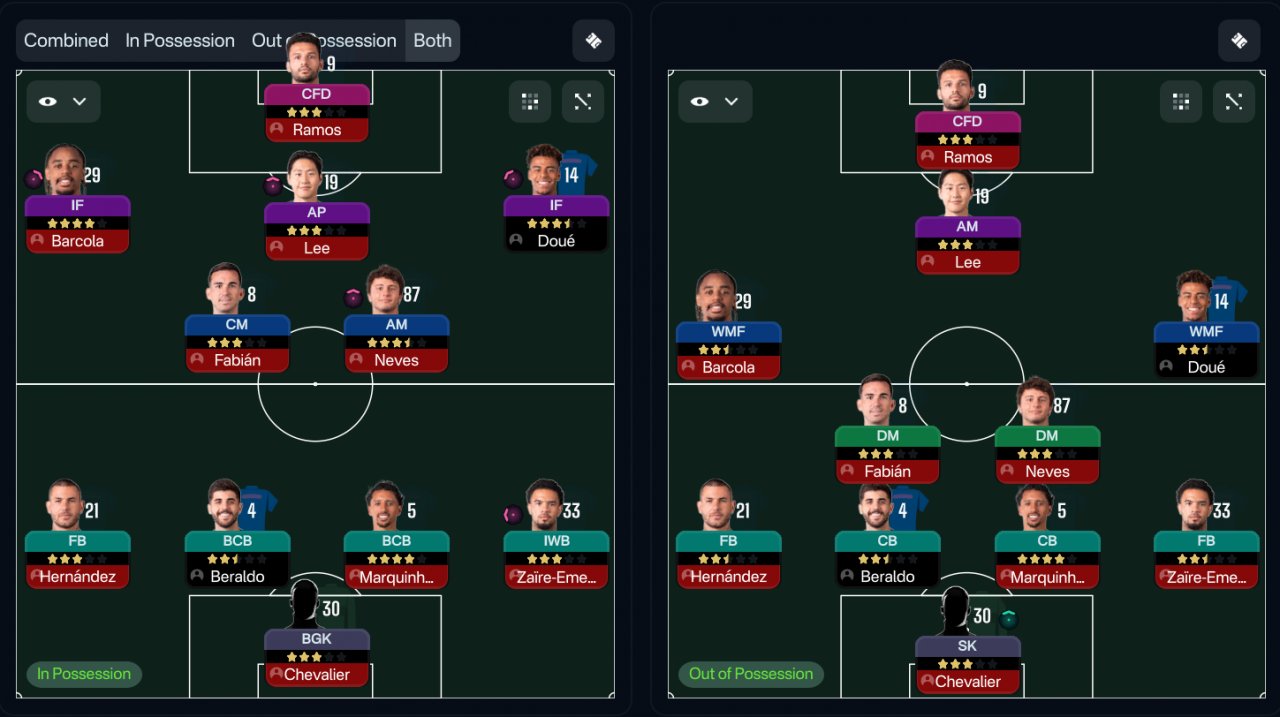
Task: Click Doué's IF player card
Action: (556, 223)
